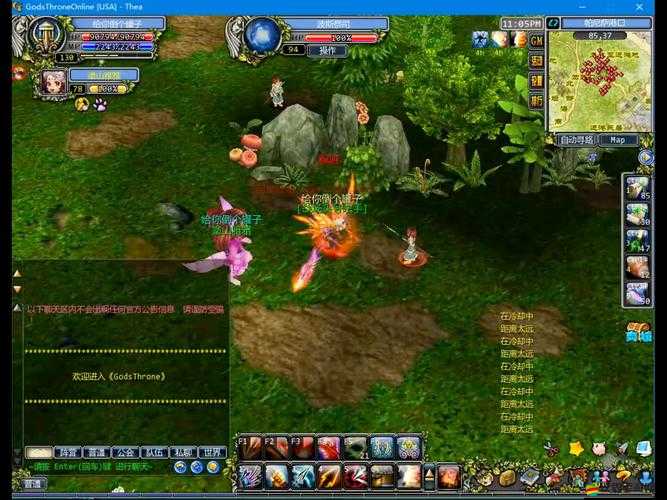Open the GM button beside the minimap
Viewport: 667px width, 500px height.
pyautogui.click(x=537, y=40)
